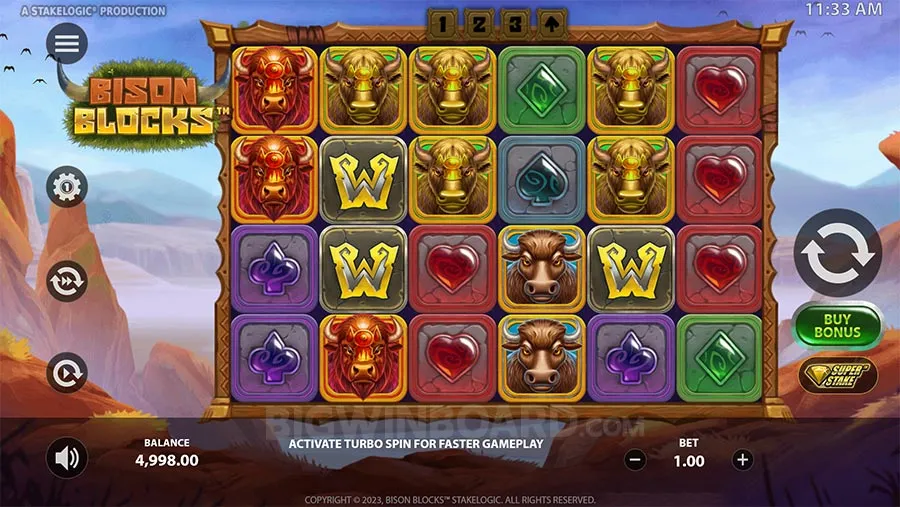The width and height of the screenshot is (900, 507).
Task: Open the autoplay spin icon
Action: pyautogui.click(x=67, y=373)
